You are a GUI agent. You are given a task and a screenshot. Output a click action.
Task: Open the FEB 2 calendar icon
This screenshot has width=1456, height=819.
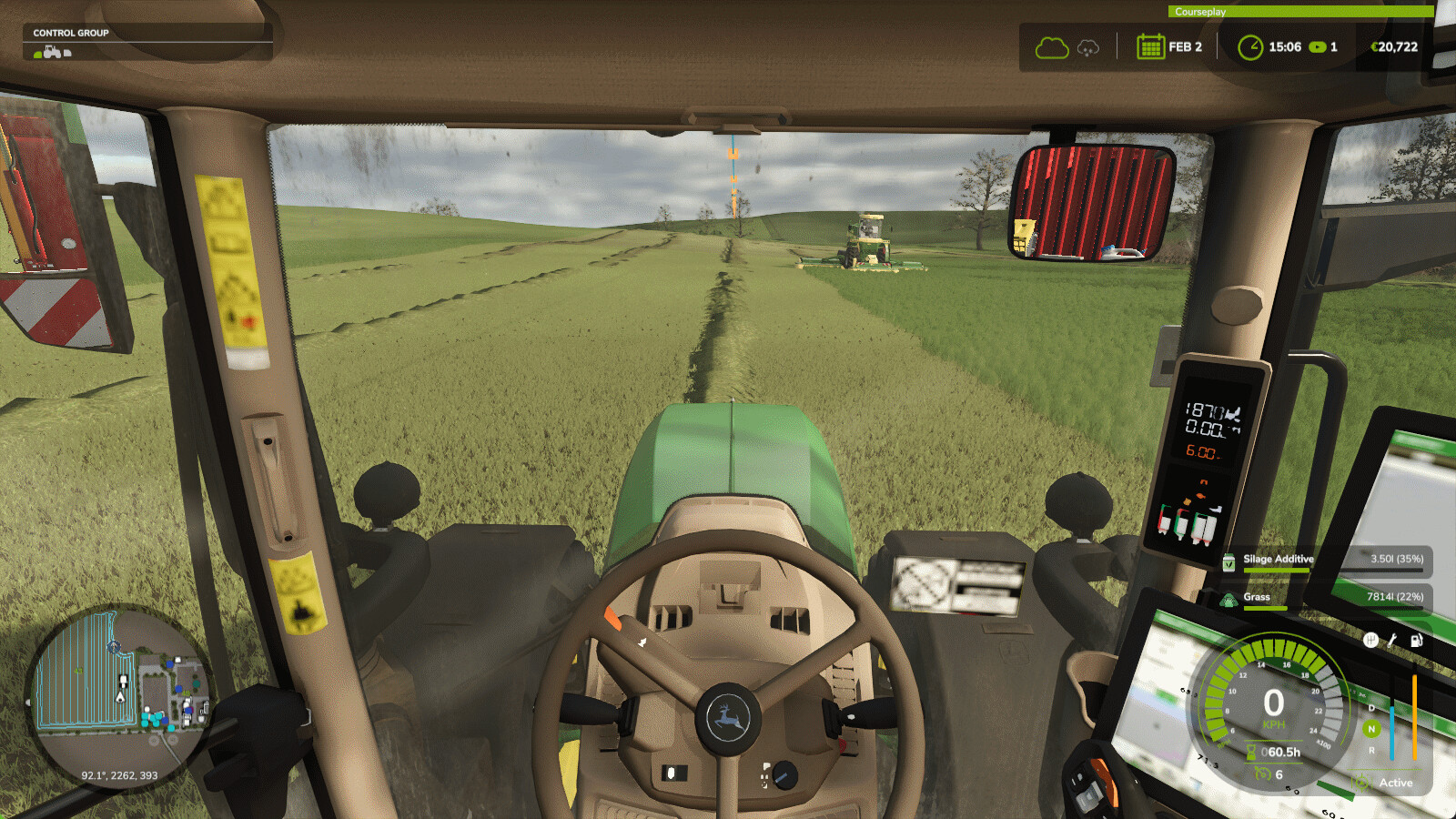pyautogui.click(x=1150, y=46)
